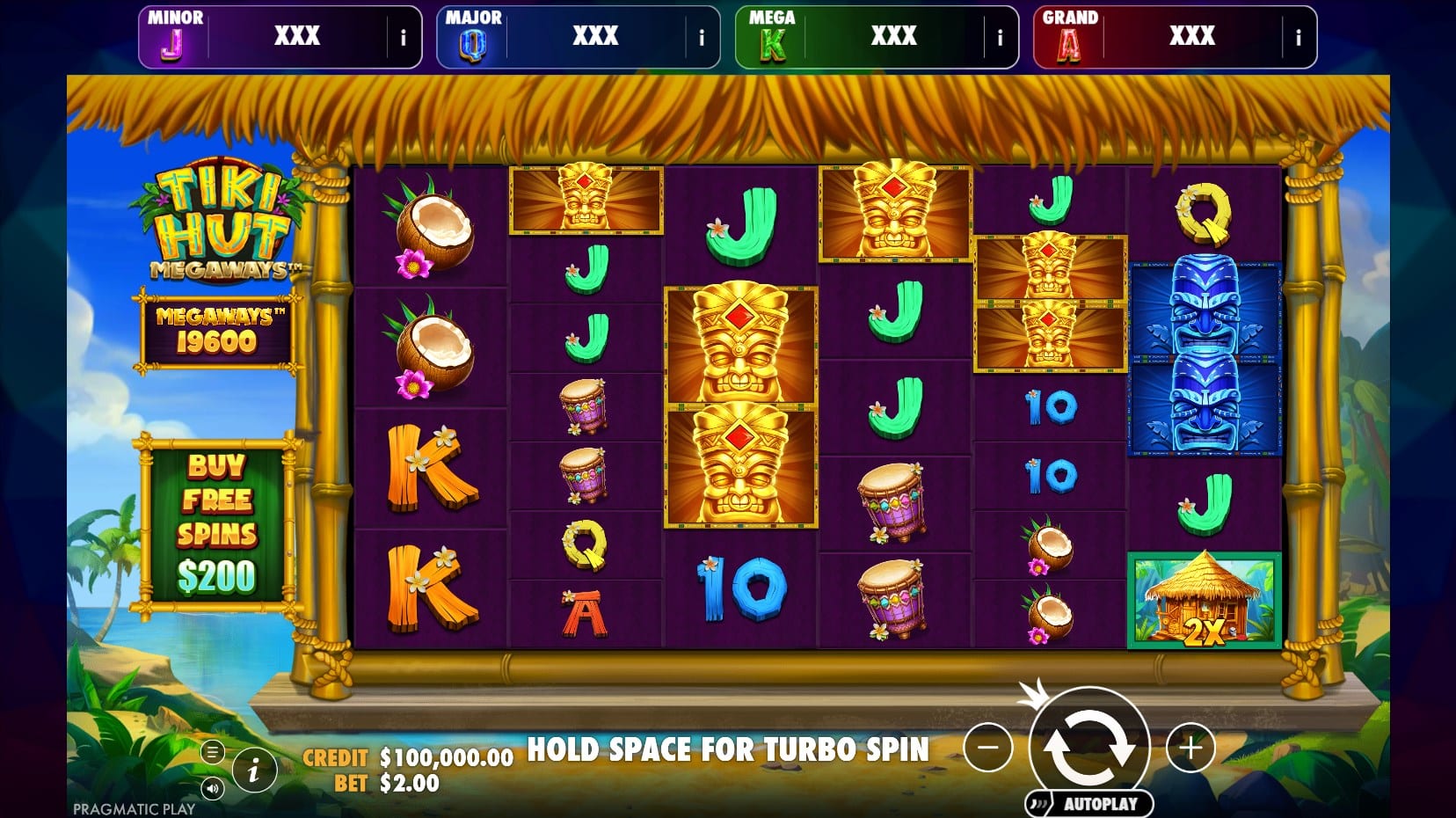Open the hamburger settings menu
Viewport: 1456px width, 818px height.
(212, 752)
